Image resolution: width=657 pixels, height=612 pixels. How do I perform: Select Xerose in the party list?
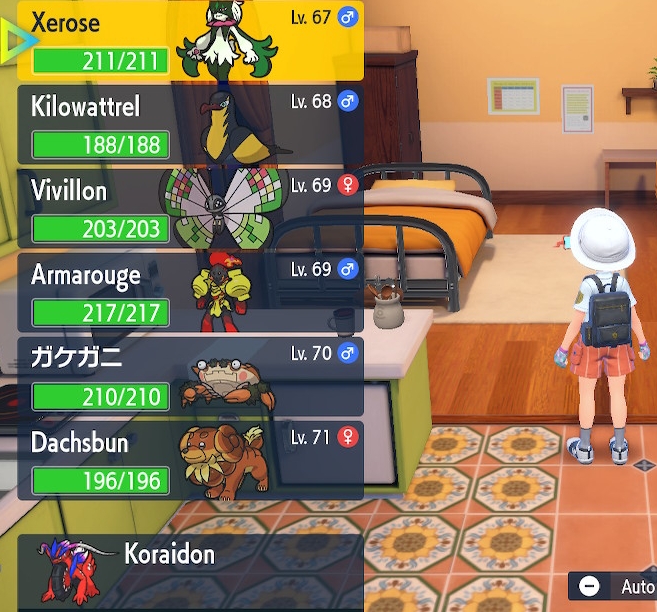[190, 40]
